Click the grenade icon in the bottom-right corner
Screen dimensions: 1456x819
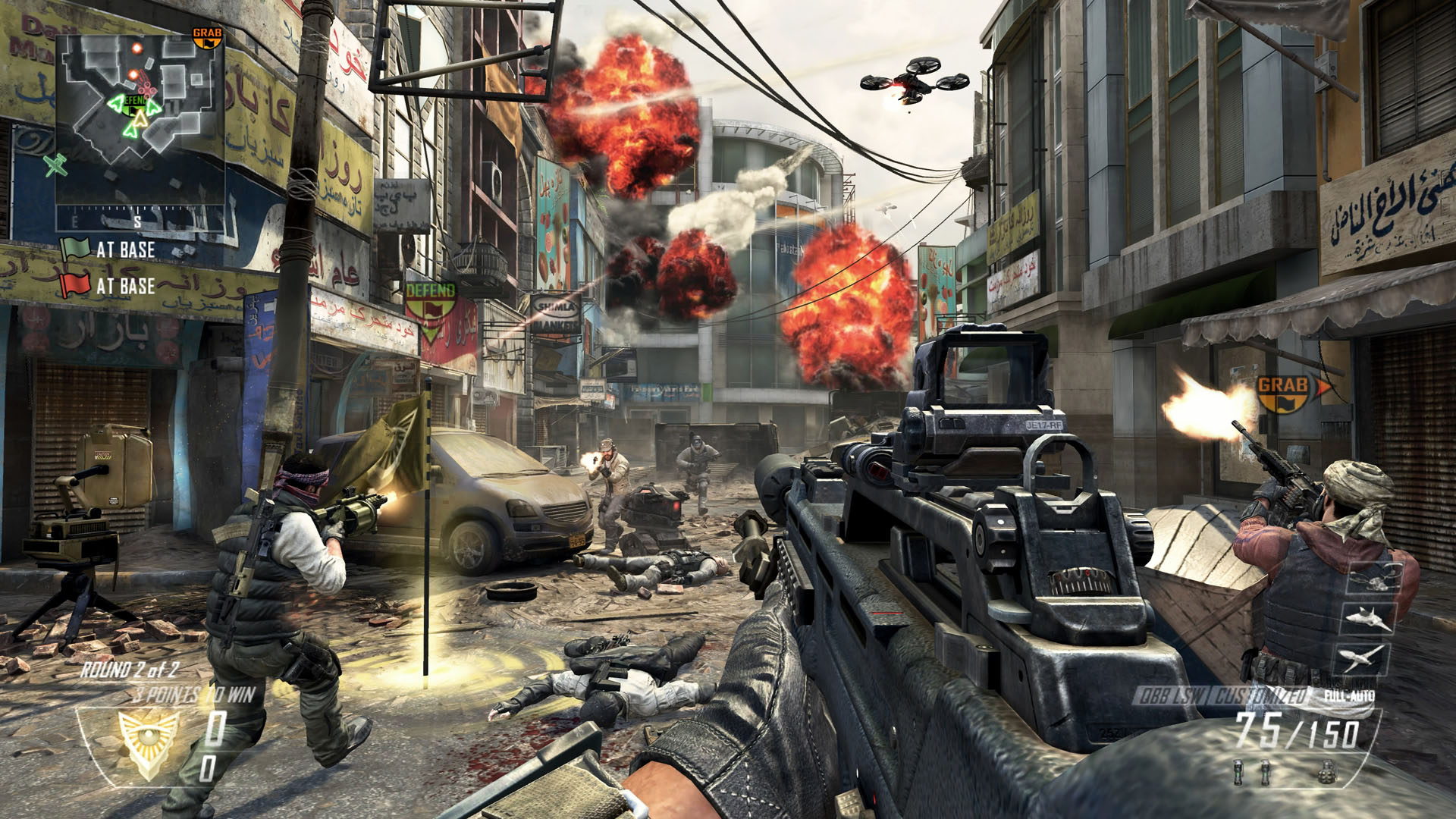[1327, 773]
